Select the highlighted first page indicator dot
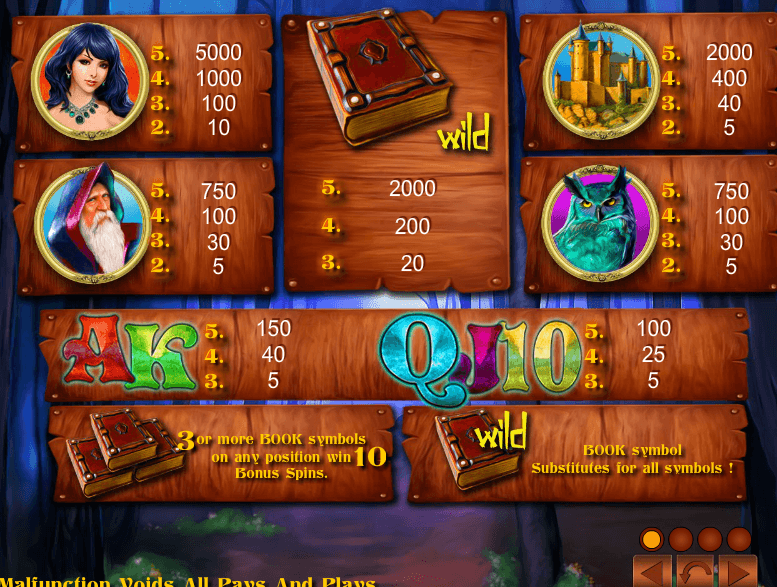This screenshot has width=777, height=587. (651, 539)
